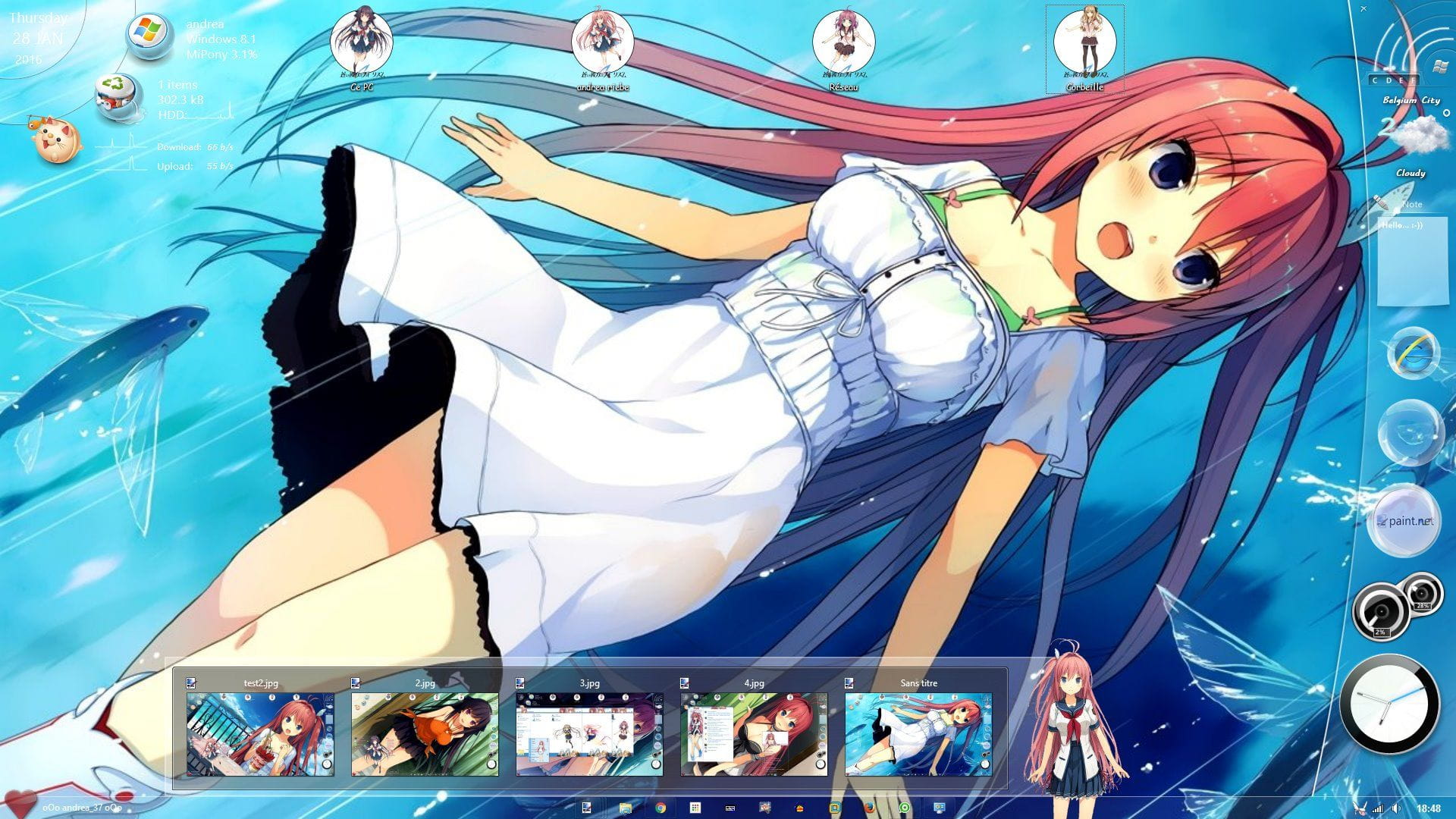Click the Cloudy weather status text
Viewport: 1456px width, 819px height.
coord(1409,173)
